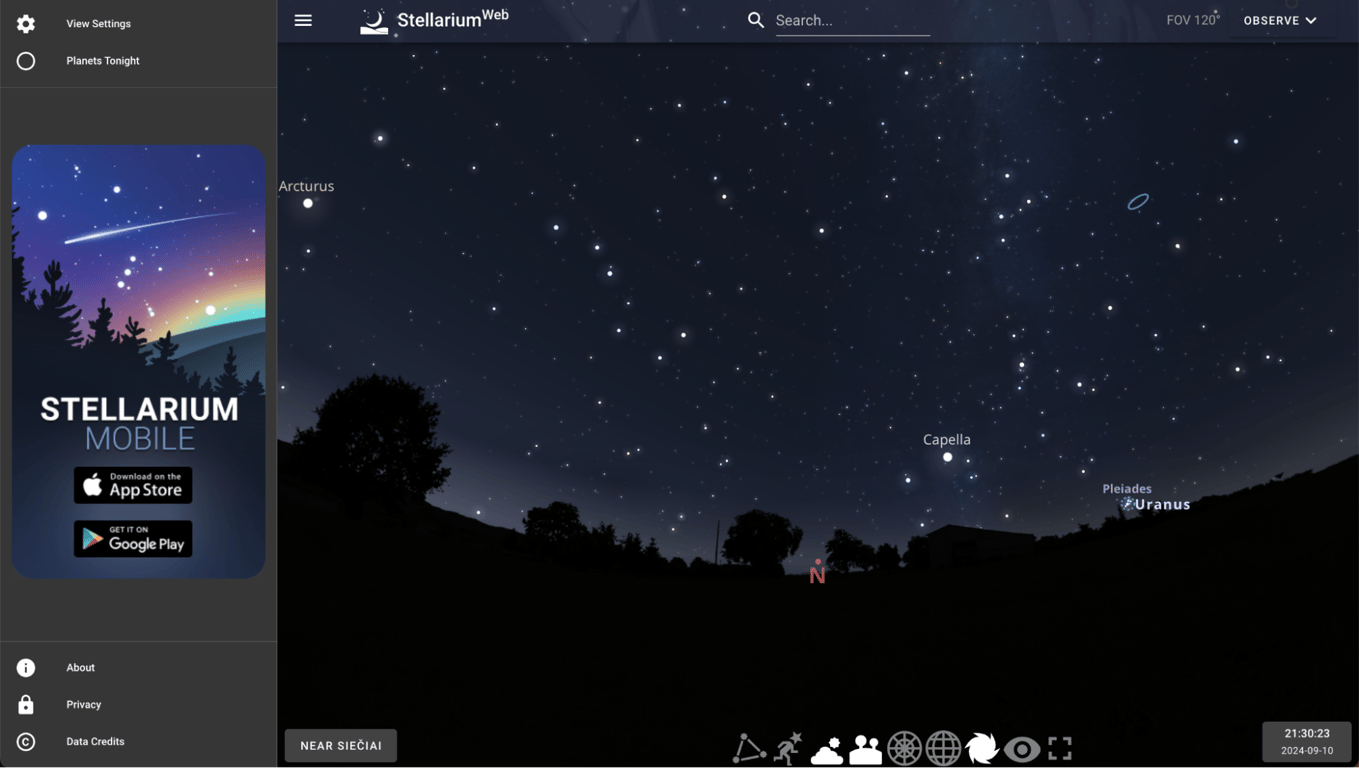Enable the azimuthal grid
The width and height of the screenshot is (1359, 768).
904,747
